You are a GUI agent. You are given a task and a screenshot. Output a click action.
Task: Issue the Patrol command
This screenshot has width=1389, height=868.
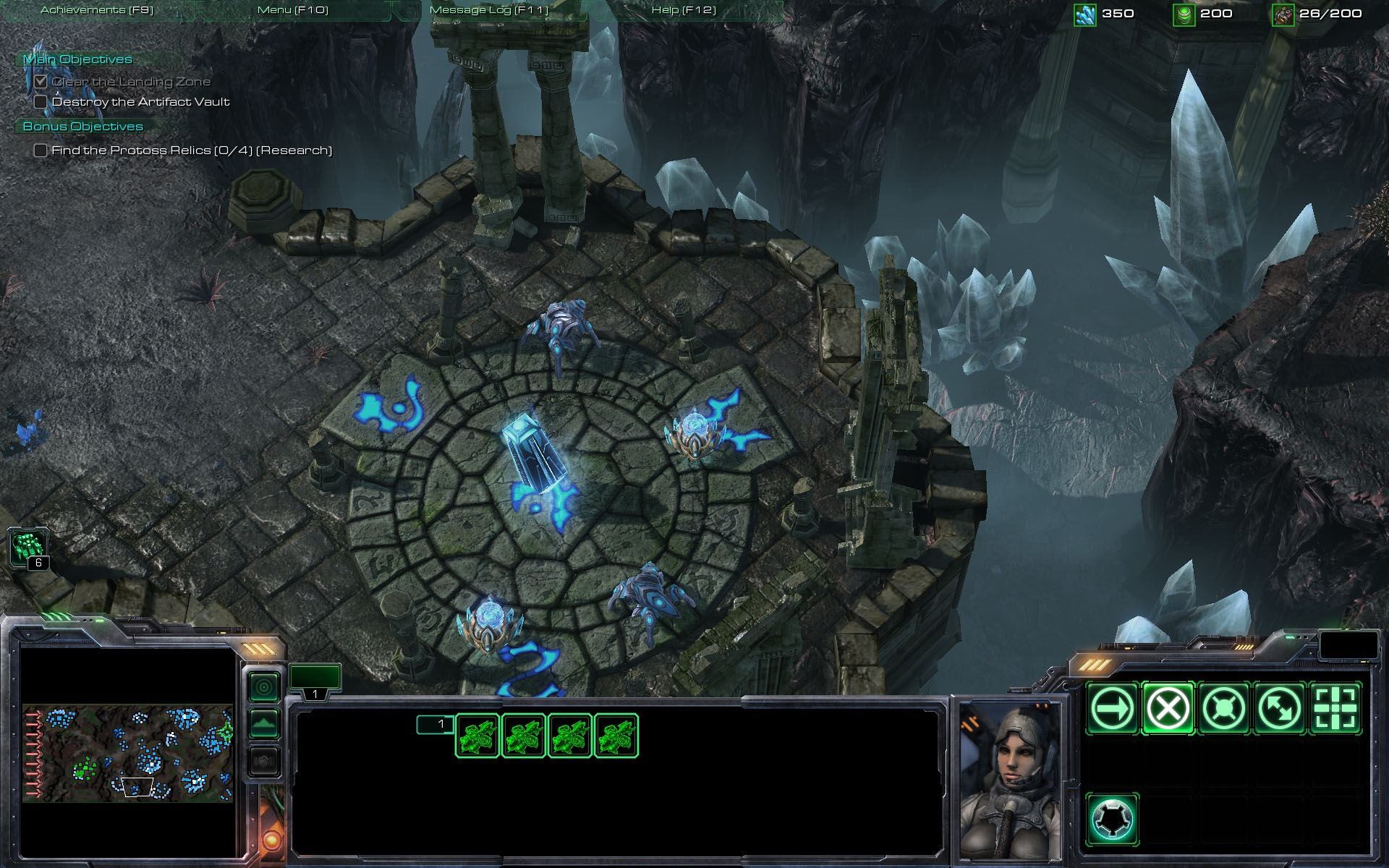(1279, 708)
